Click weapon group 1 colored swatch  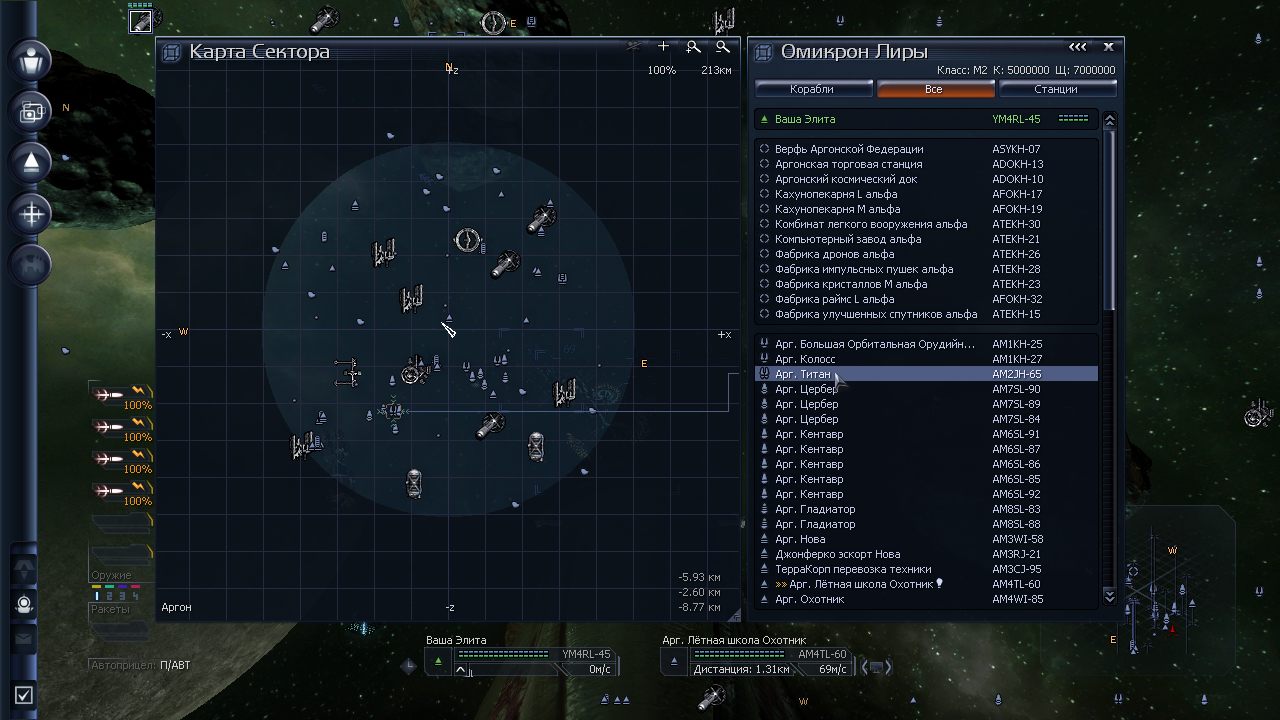96,586
